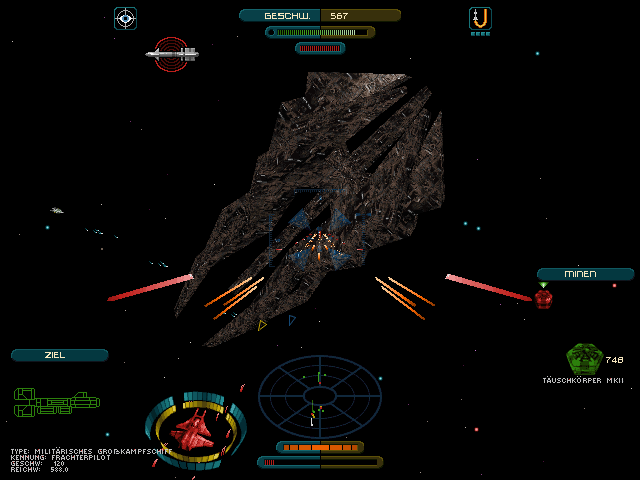Select the green target ship wireframe
This screenshot has width=640, height=480.
click(x=56, y=402)
